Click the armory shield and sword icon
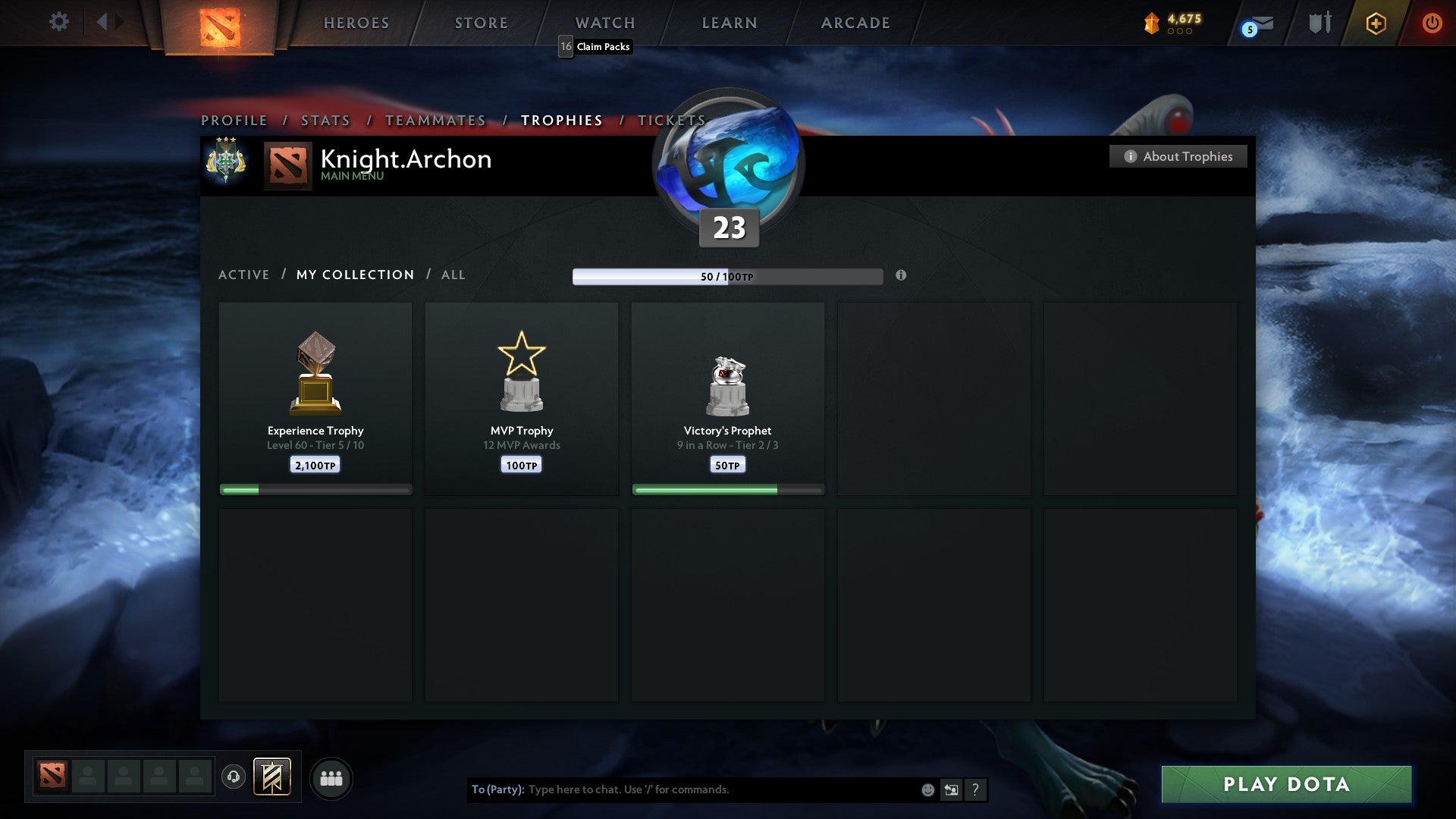 tap(1319, 23)
